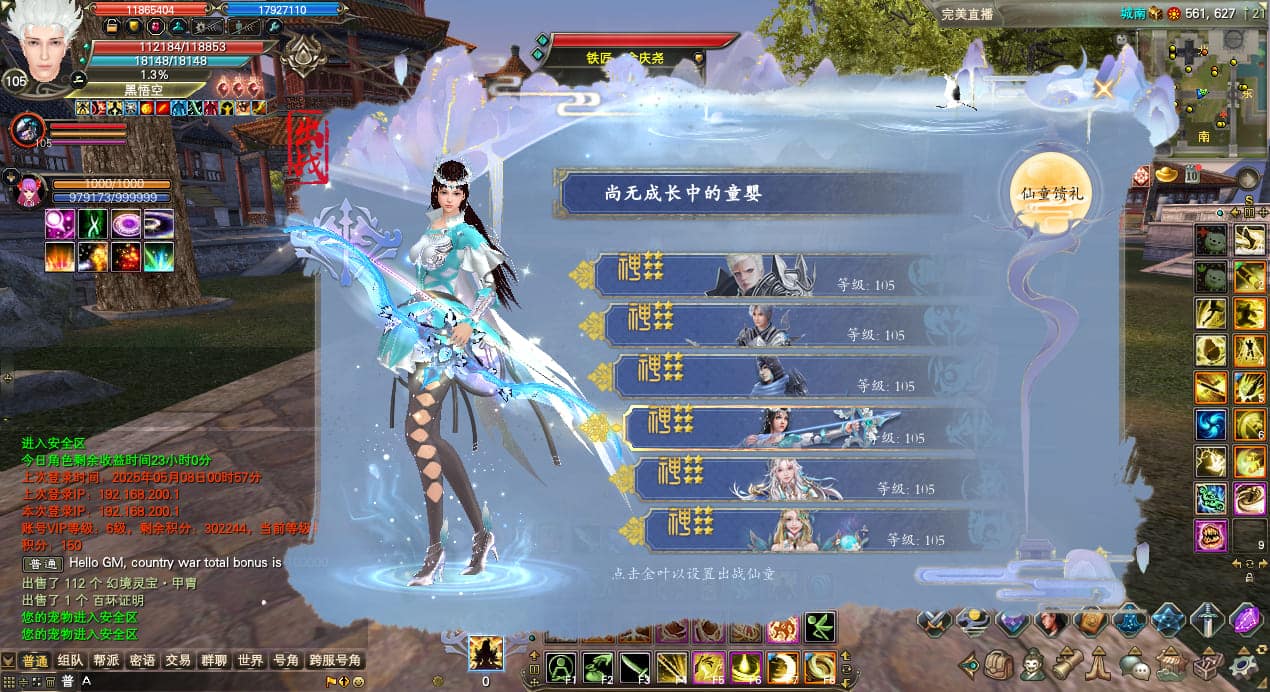Open the 仙童馈礼 moon button
Image resolution: width=1270 pixels, height=692 pixels.
point(1050,194)
